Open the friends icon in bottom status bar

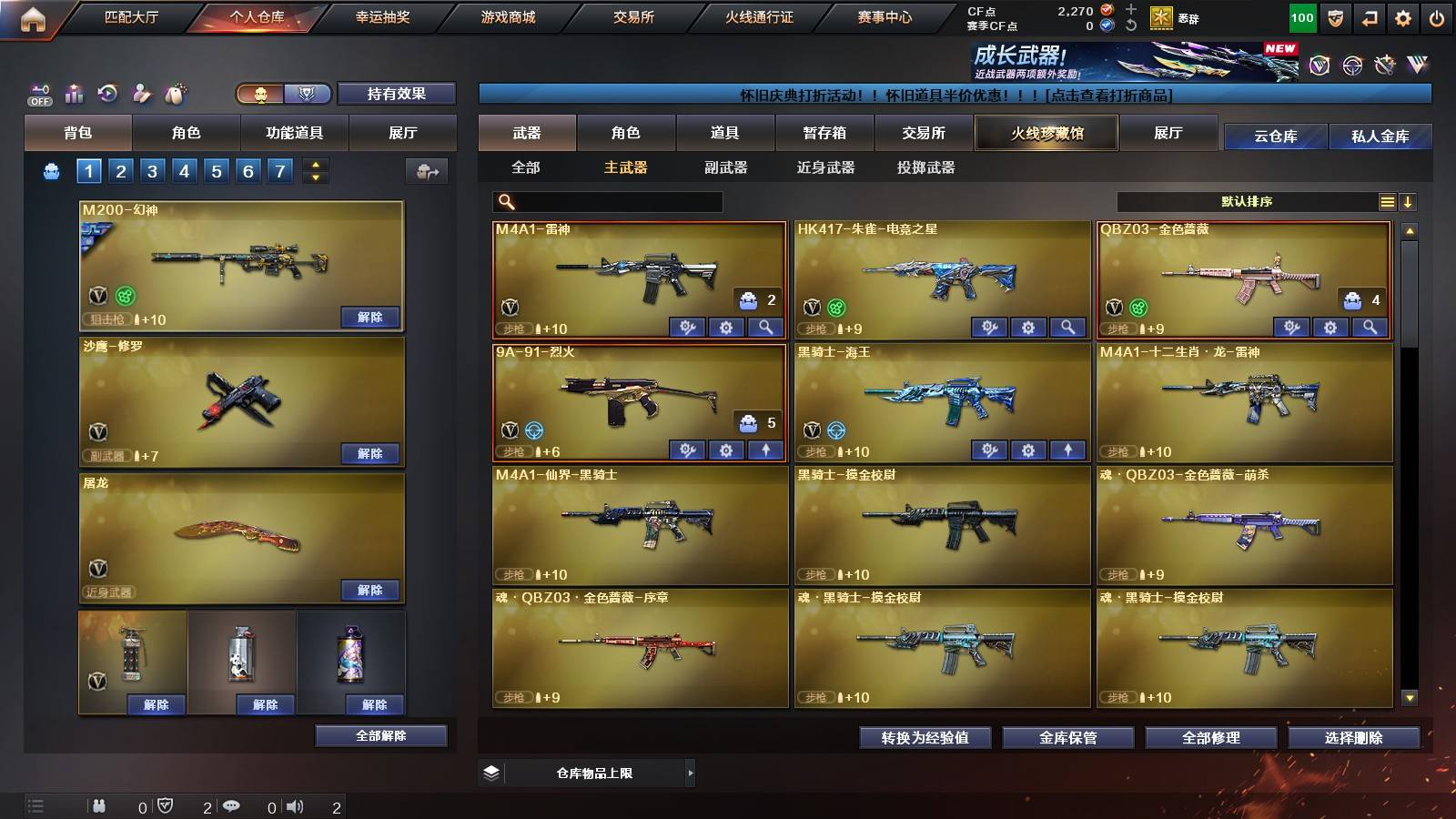point(100,804)
